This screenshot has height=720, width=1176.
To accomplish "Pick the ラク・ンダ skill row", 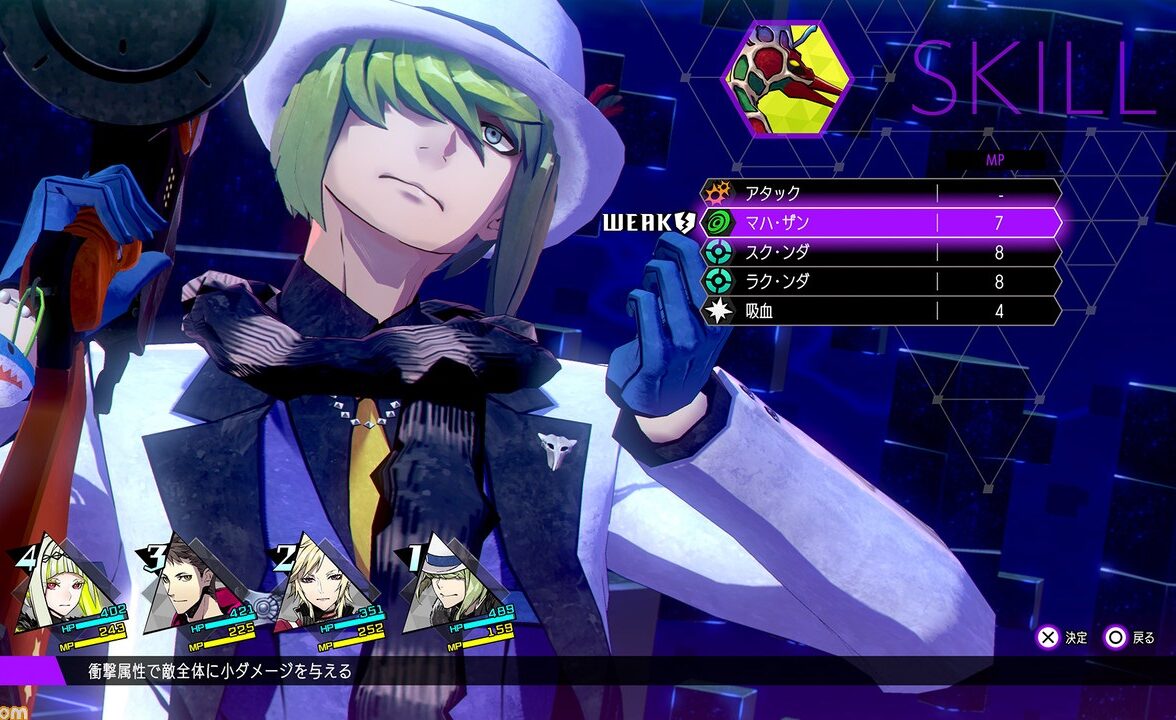I will (x=880, y=282).
